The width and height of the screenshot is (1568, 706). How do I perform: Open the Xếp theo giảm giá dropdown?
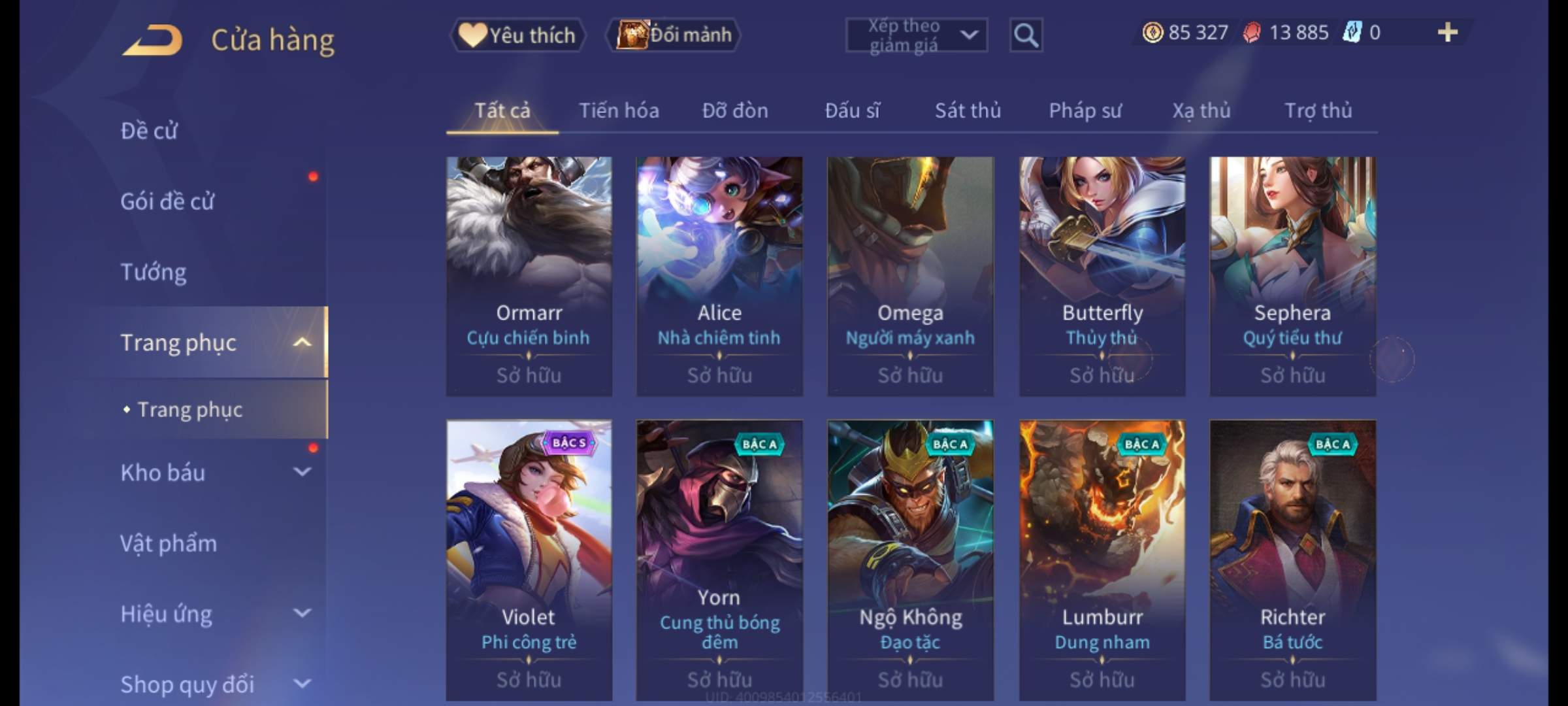[x=916, y=35]
